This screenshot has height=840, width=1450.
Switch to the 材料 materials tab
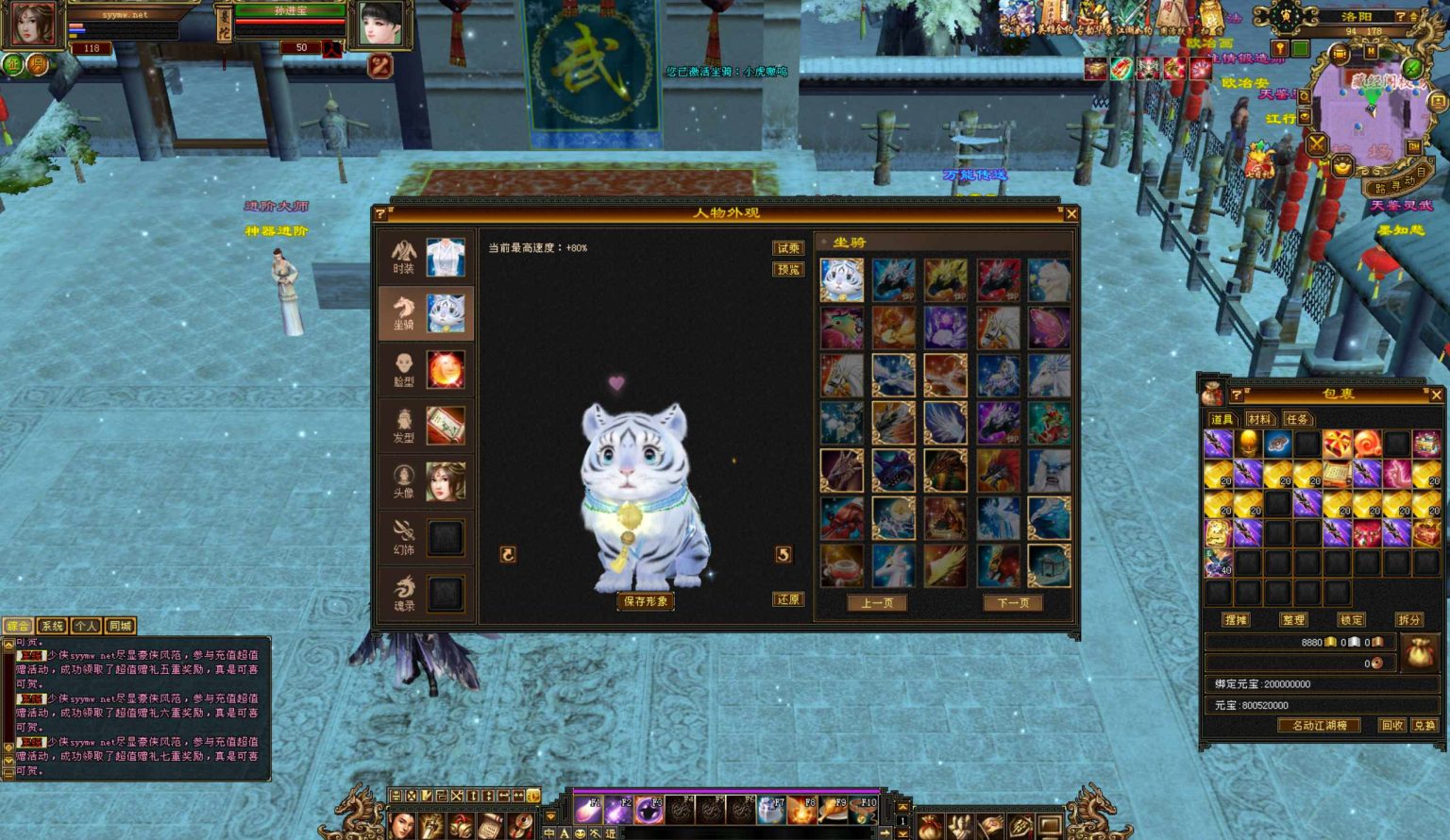1259,419
